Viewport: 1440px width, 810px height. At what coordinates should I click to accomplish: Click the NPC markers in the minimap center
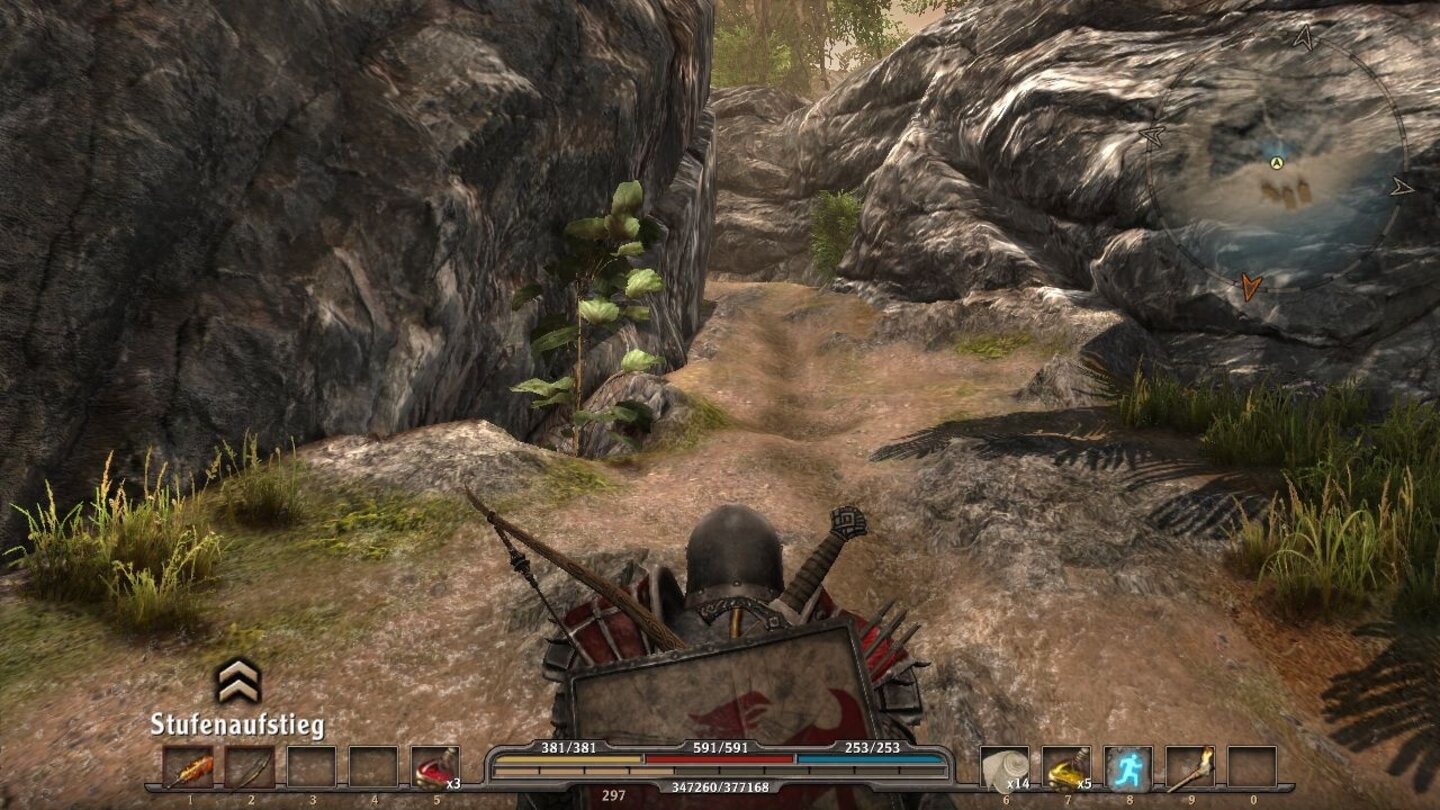pos(1283,188)
